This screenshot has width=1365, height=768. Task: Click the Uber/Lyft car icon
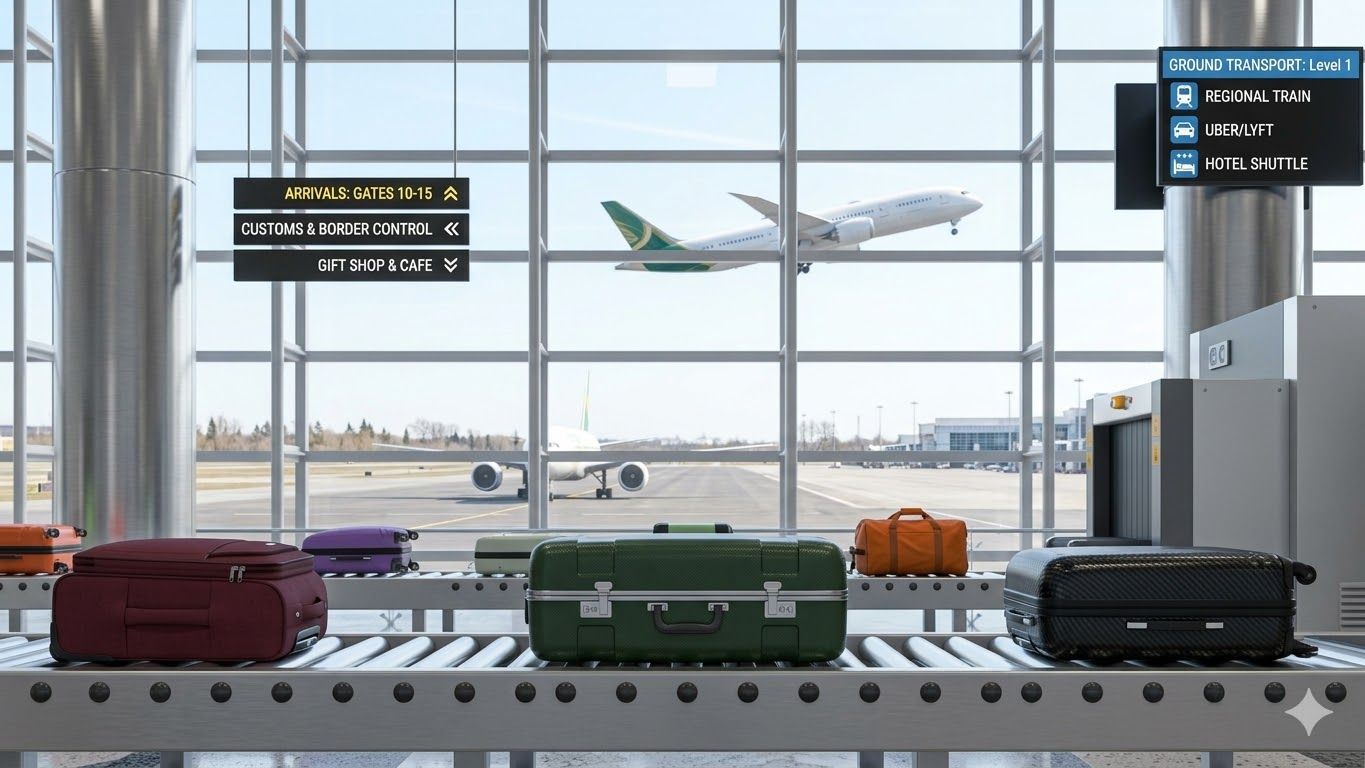point(1183,129)
